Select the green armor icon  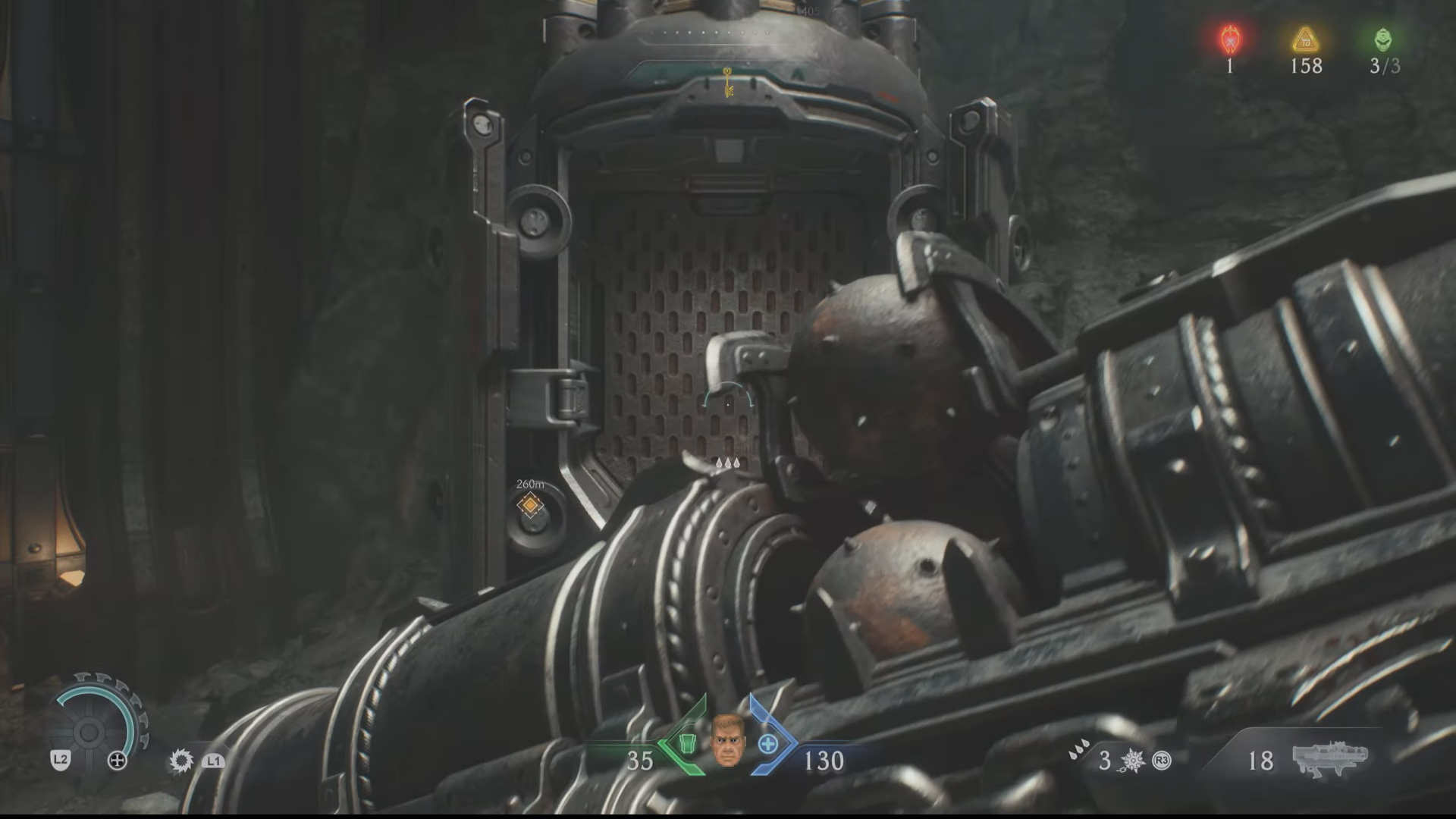click(x=687, y=742)
